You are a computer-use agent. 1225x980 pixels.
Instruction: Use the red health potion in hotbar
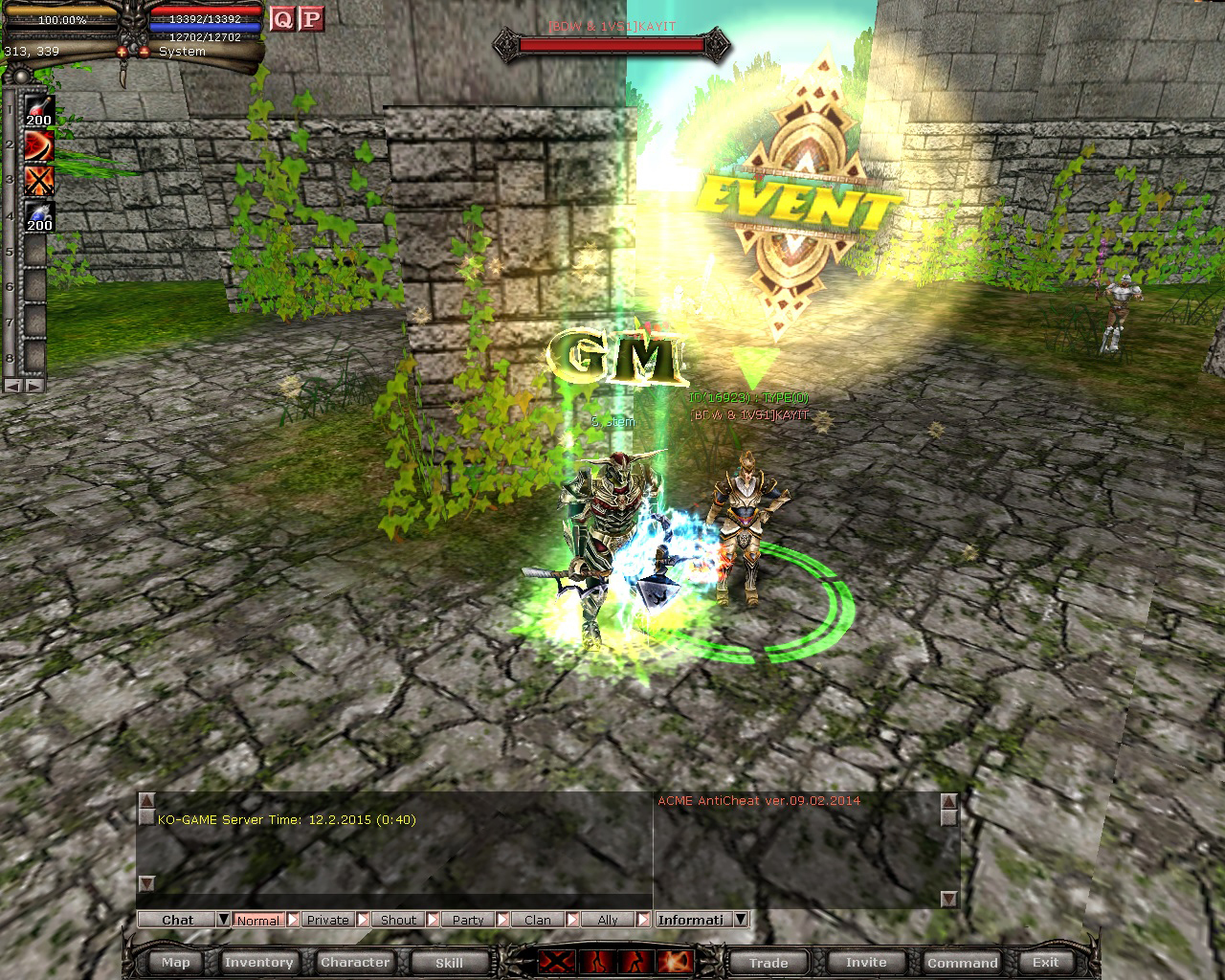[39, 110]
